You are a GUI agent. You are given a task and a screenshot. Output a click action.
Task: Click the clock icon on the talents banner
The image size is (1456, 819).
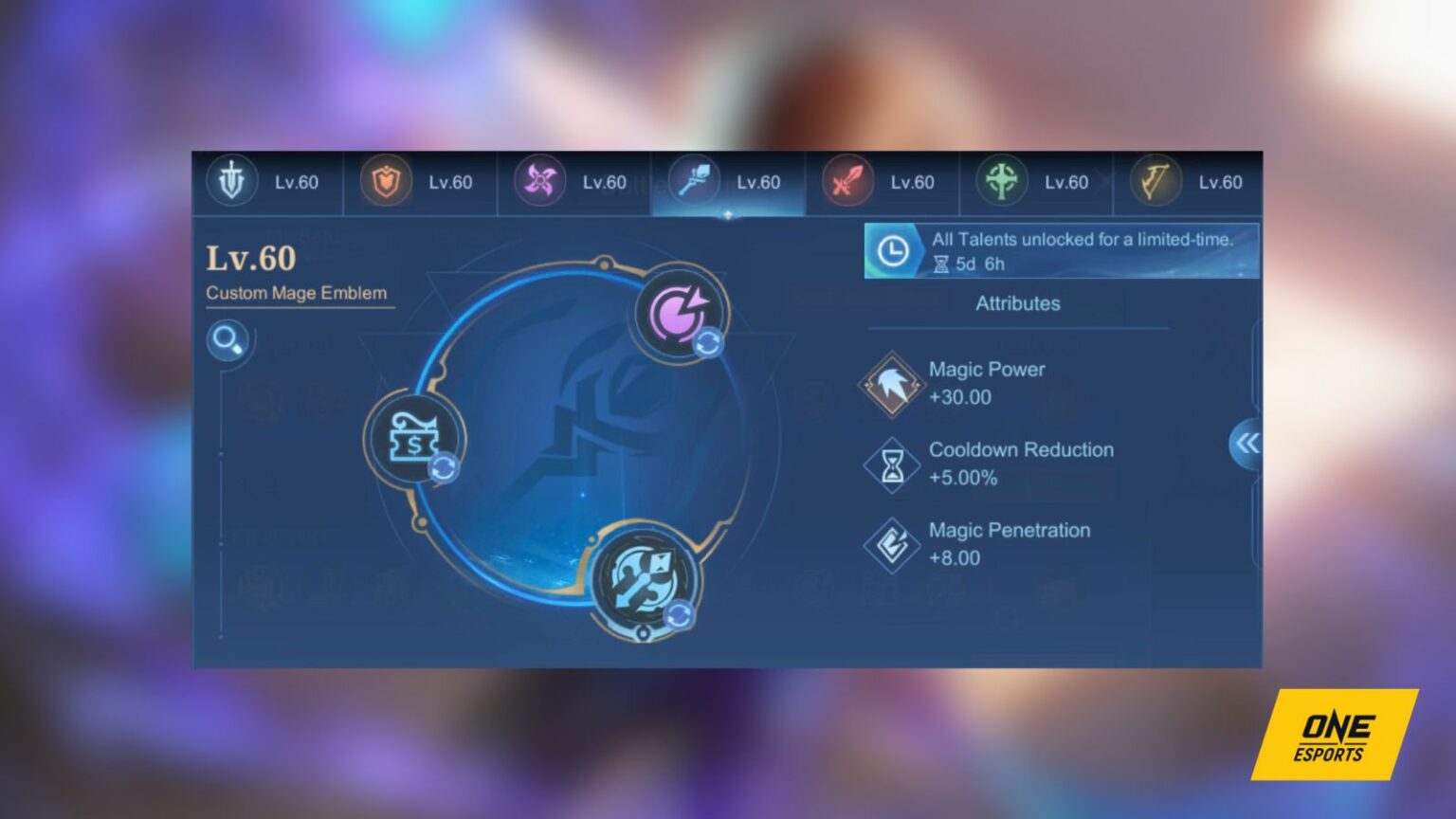coord(892,251)
